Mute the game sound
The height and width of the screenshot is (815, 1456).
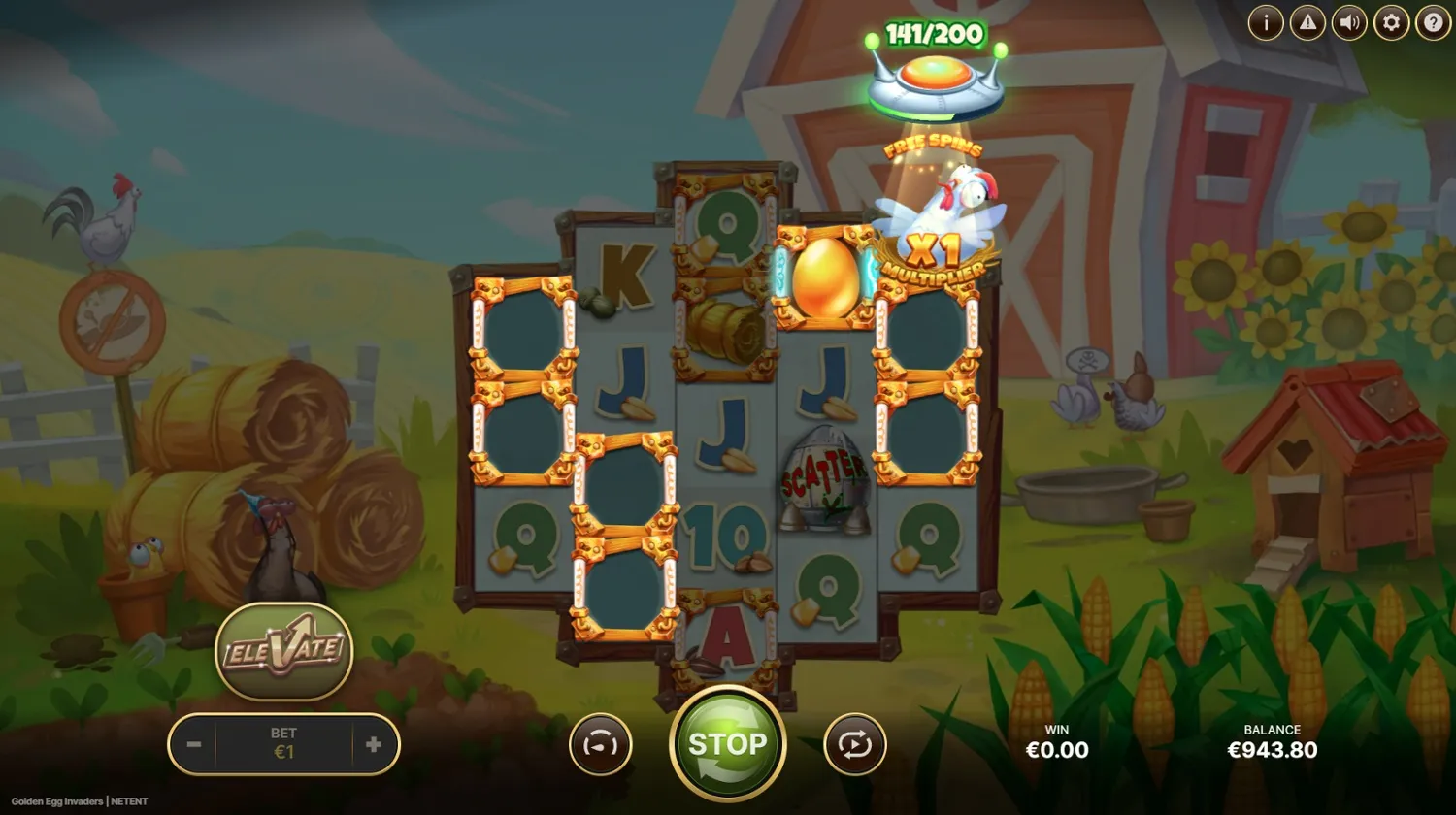1348,22
